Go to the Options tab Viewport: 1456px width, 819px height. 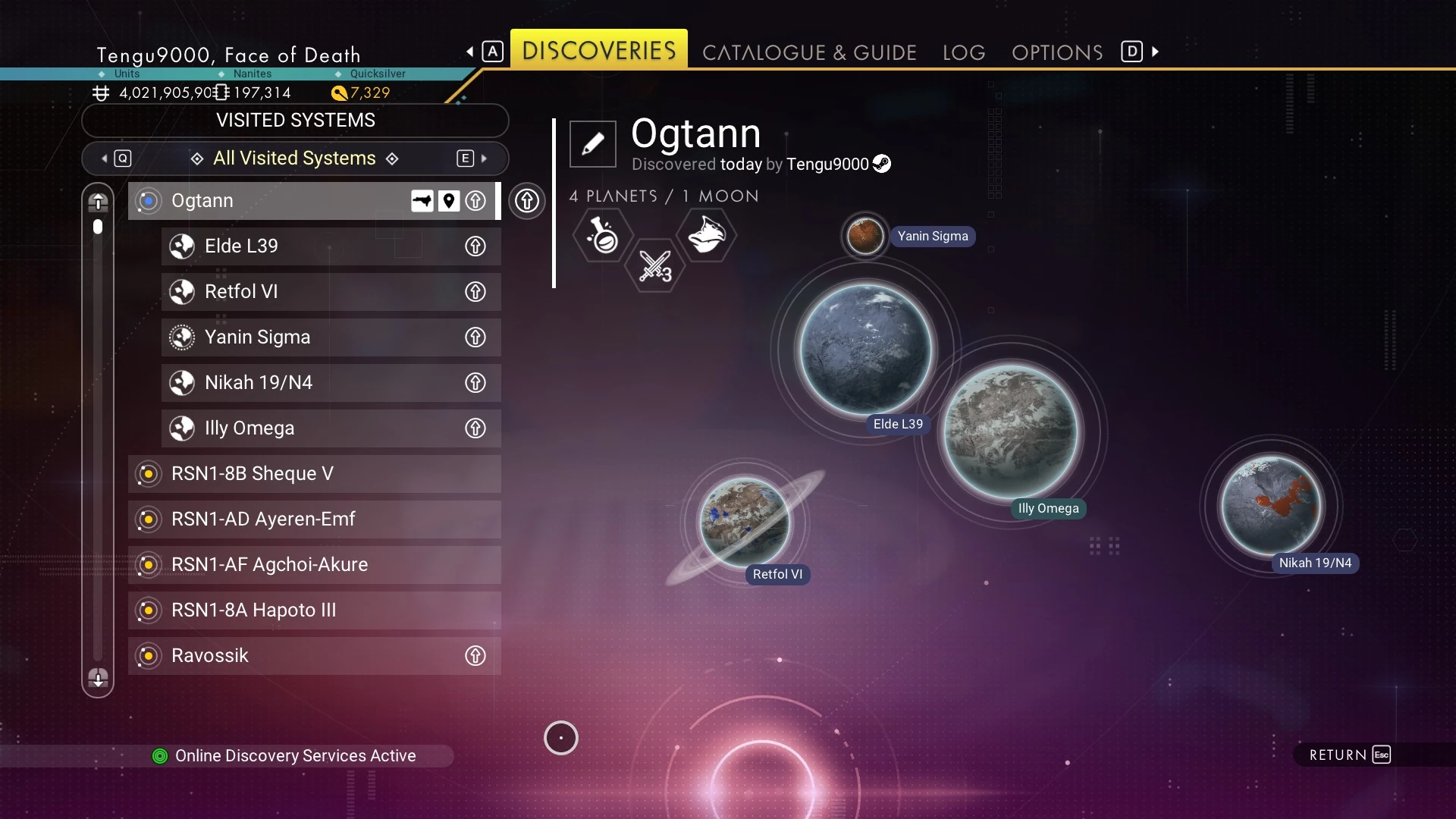click(1057, 52)
